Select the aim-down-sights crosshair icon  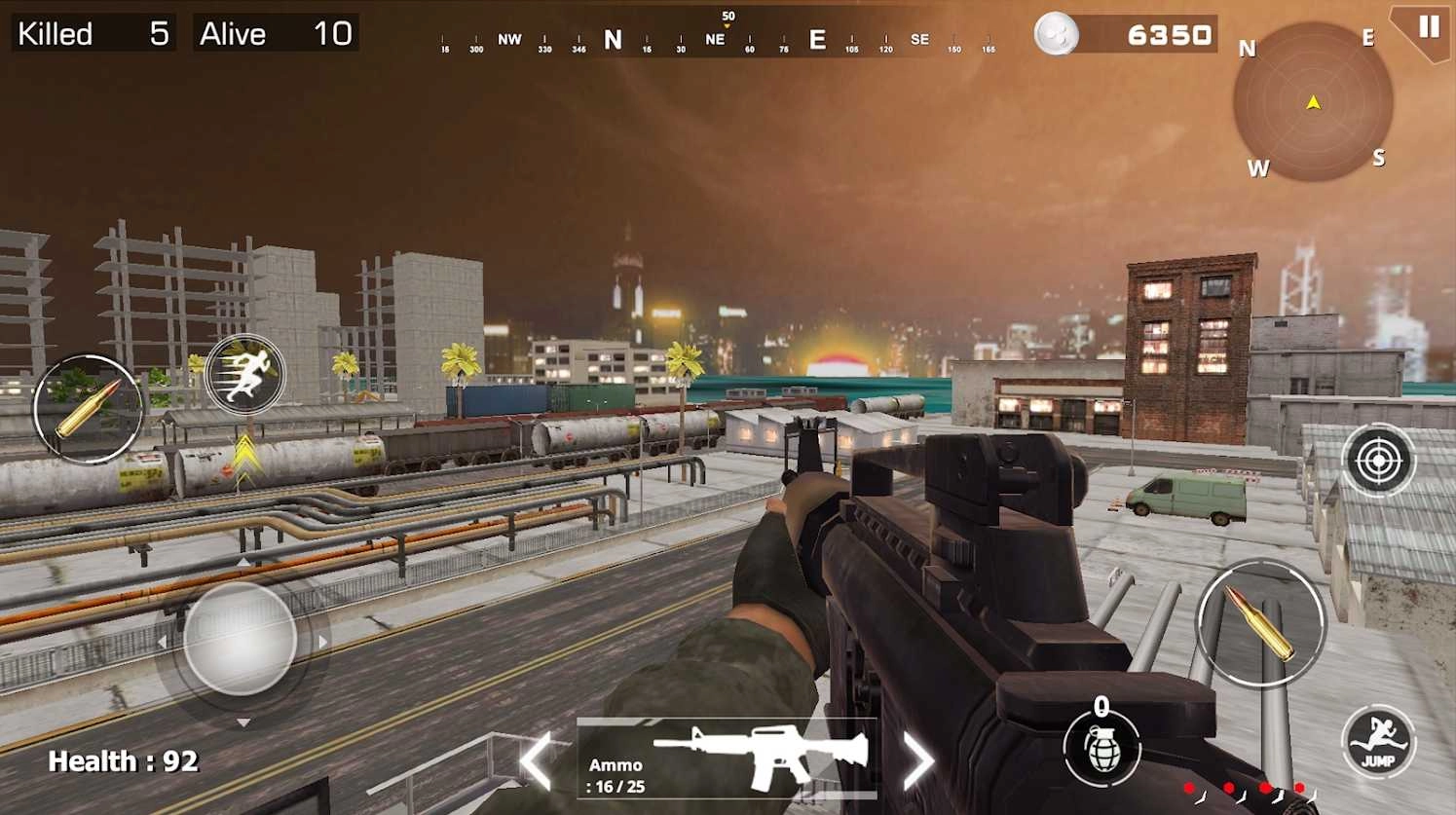pos(1377,459)
